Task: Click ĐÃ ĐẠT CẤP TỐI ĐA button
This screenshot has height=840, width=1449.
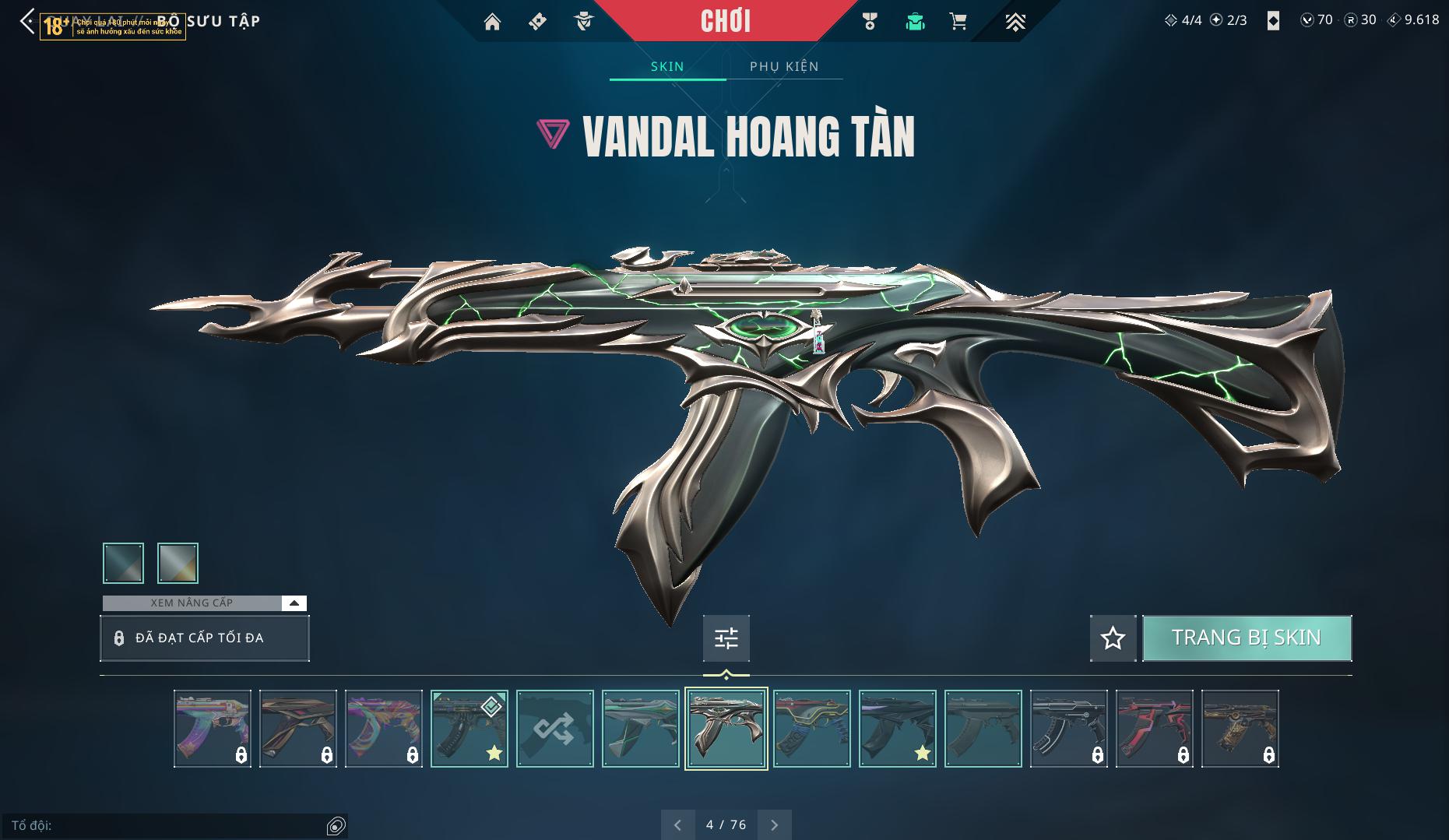Action: point(204,638)
